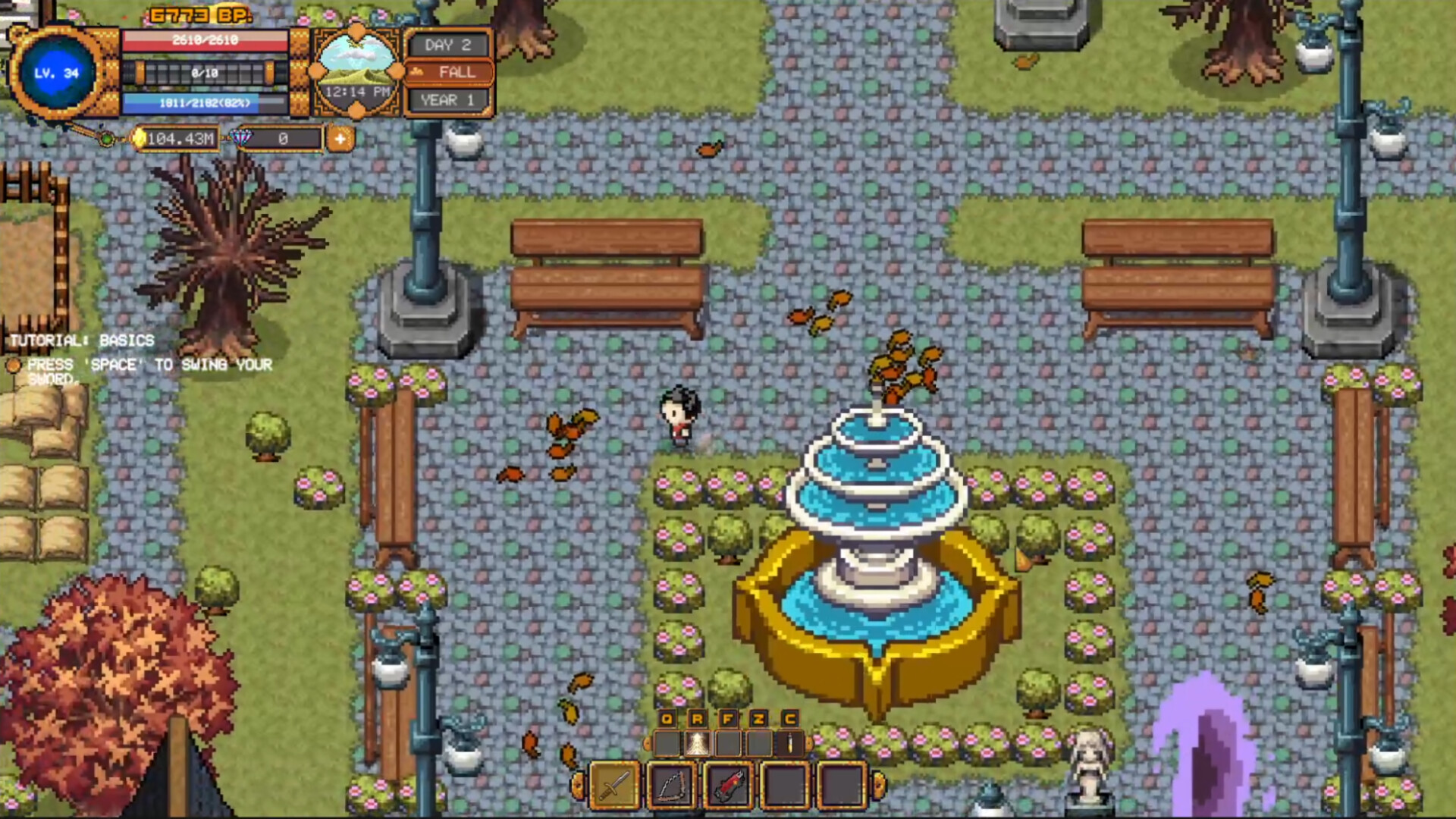Screen dimensions: 1456x819
Task: Expand the DAY 2 display panel
Action: coord(447,44)
